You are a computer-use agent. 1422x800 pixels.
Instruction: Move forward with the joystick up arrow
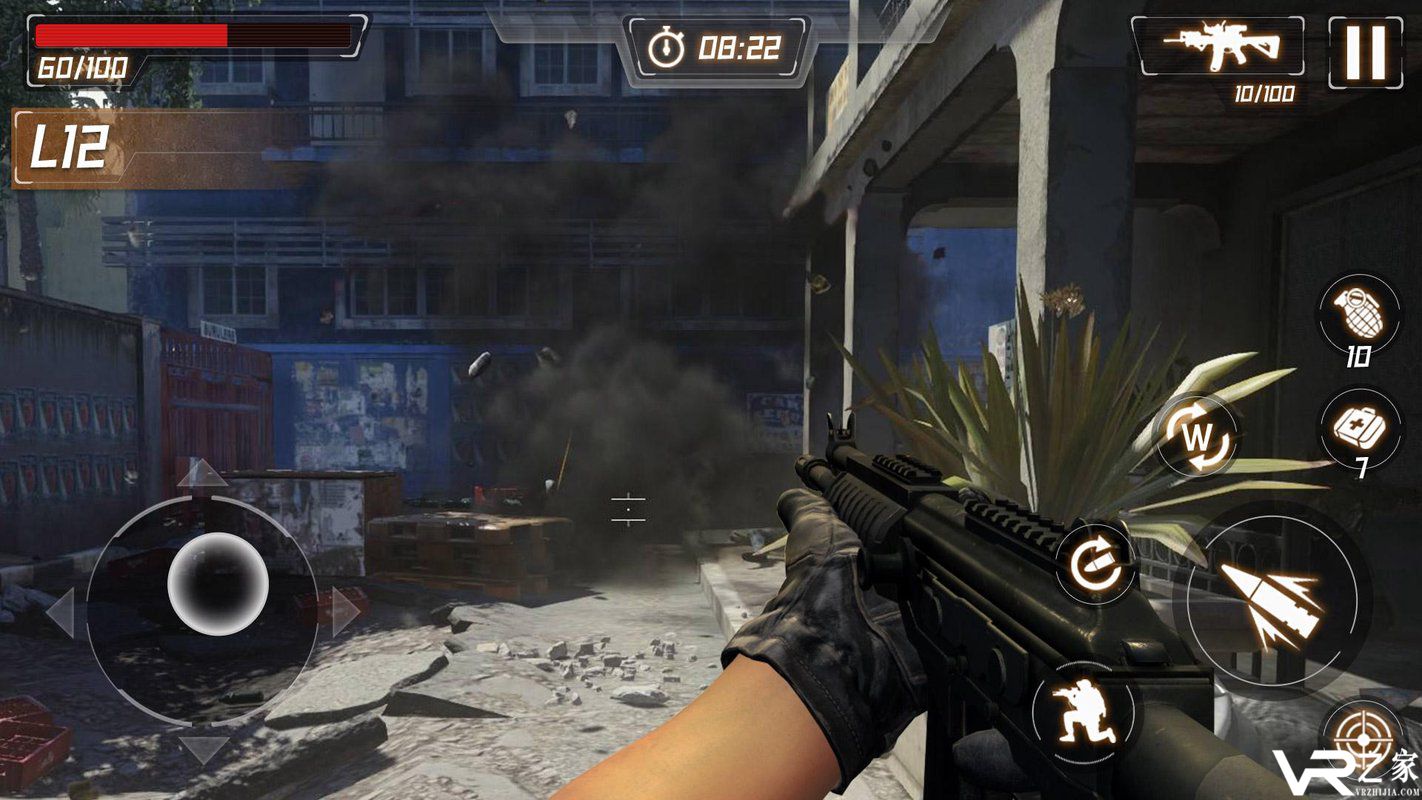pyautogui.click(x=202, y=472)
